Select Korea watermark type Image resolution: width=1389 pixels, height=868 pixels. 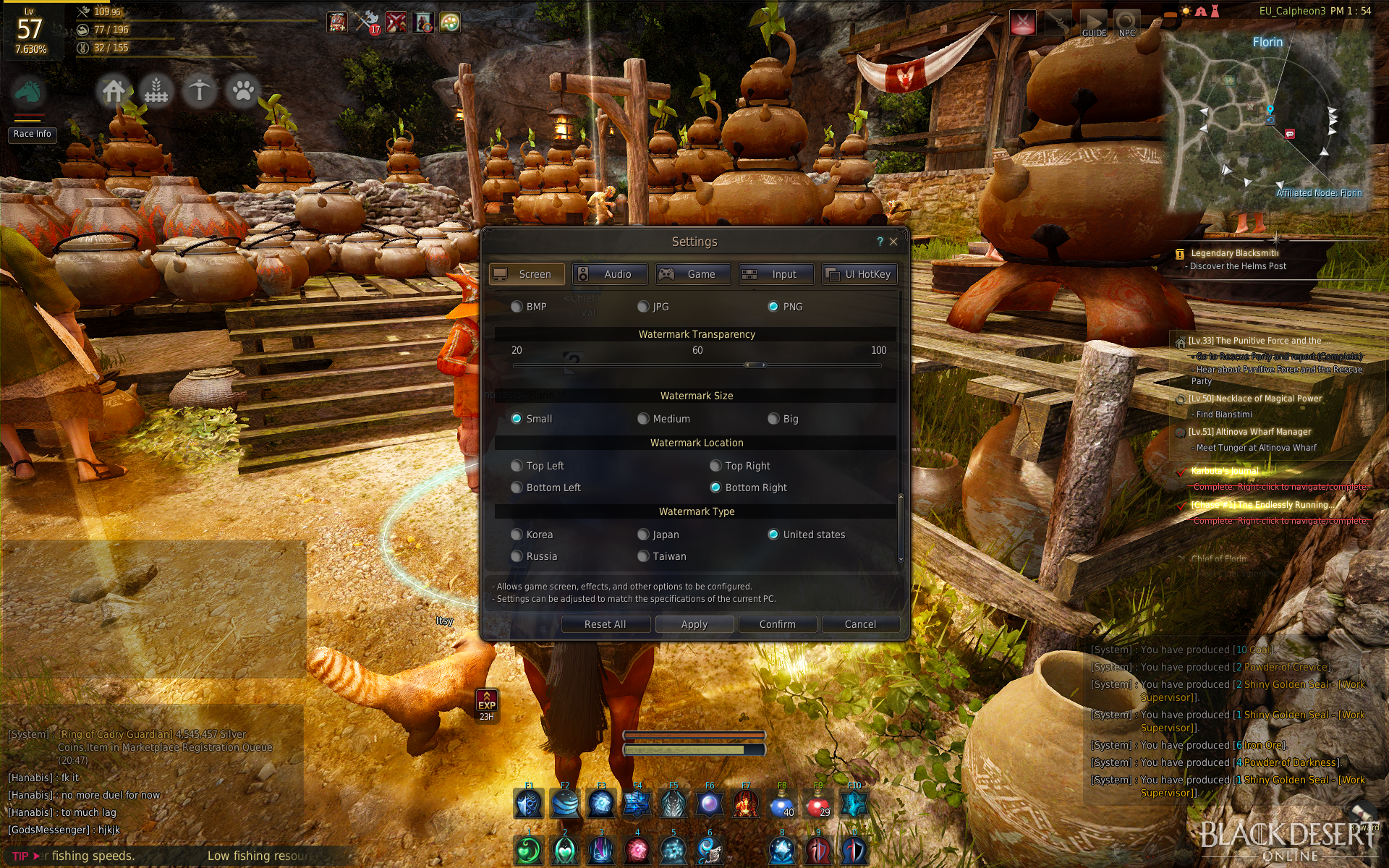click(x=517, y=535)
